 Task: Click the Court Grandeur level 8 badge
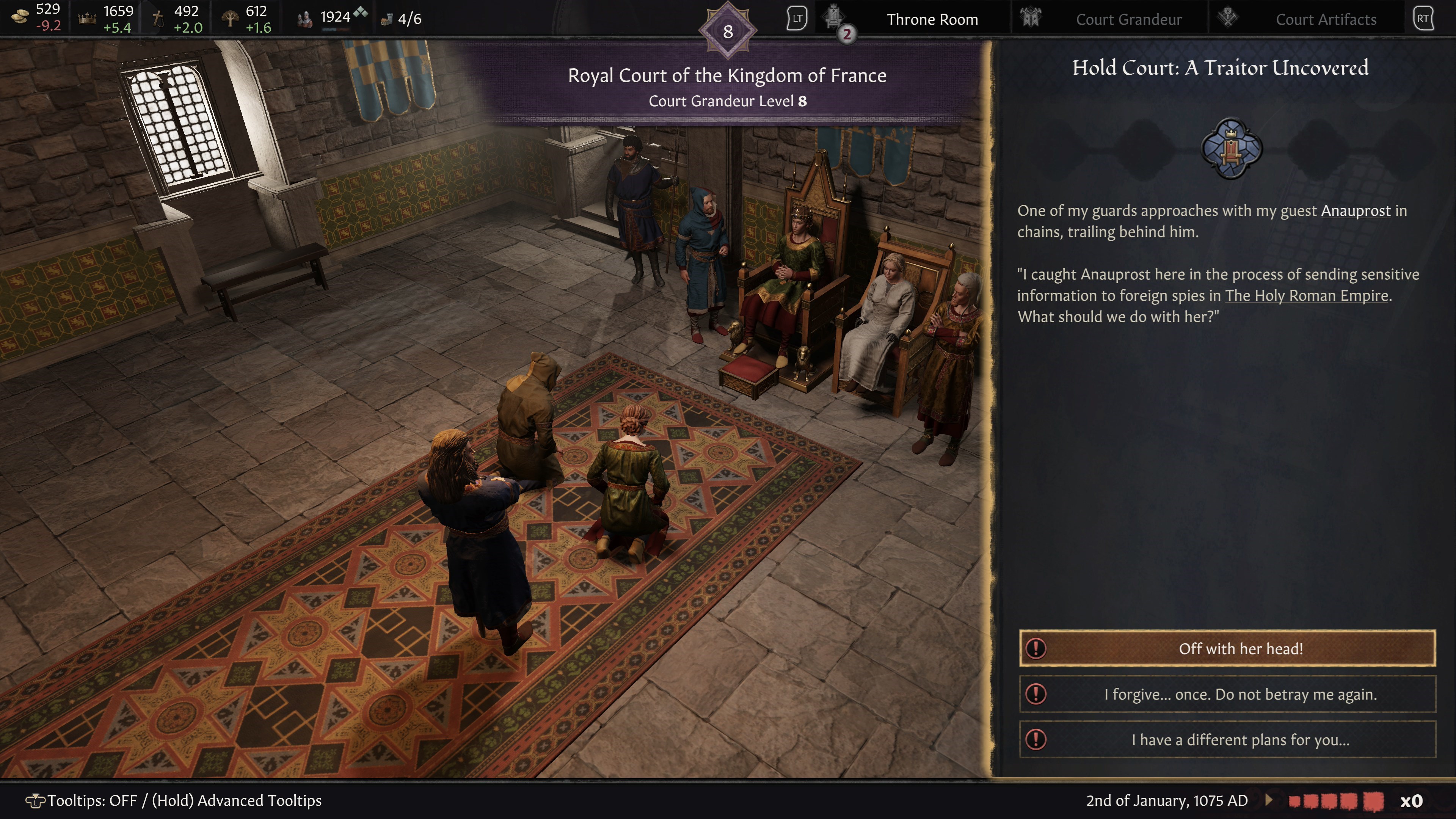728,31
